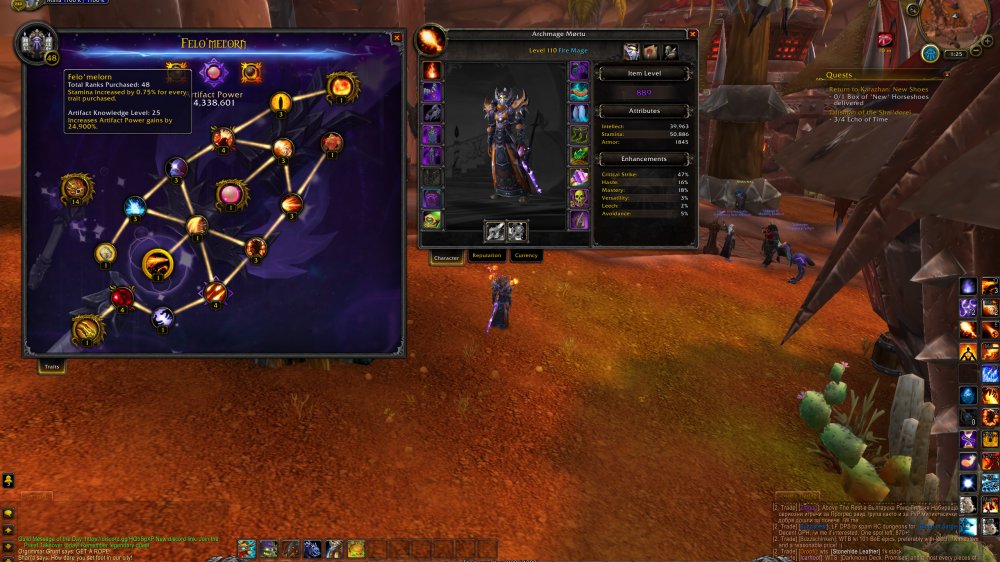Open the blue class hall button by minimap
1000x562 pixels.
930,53
